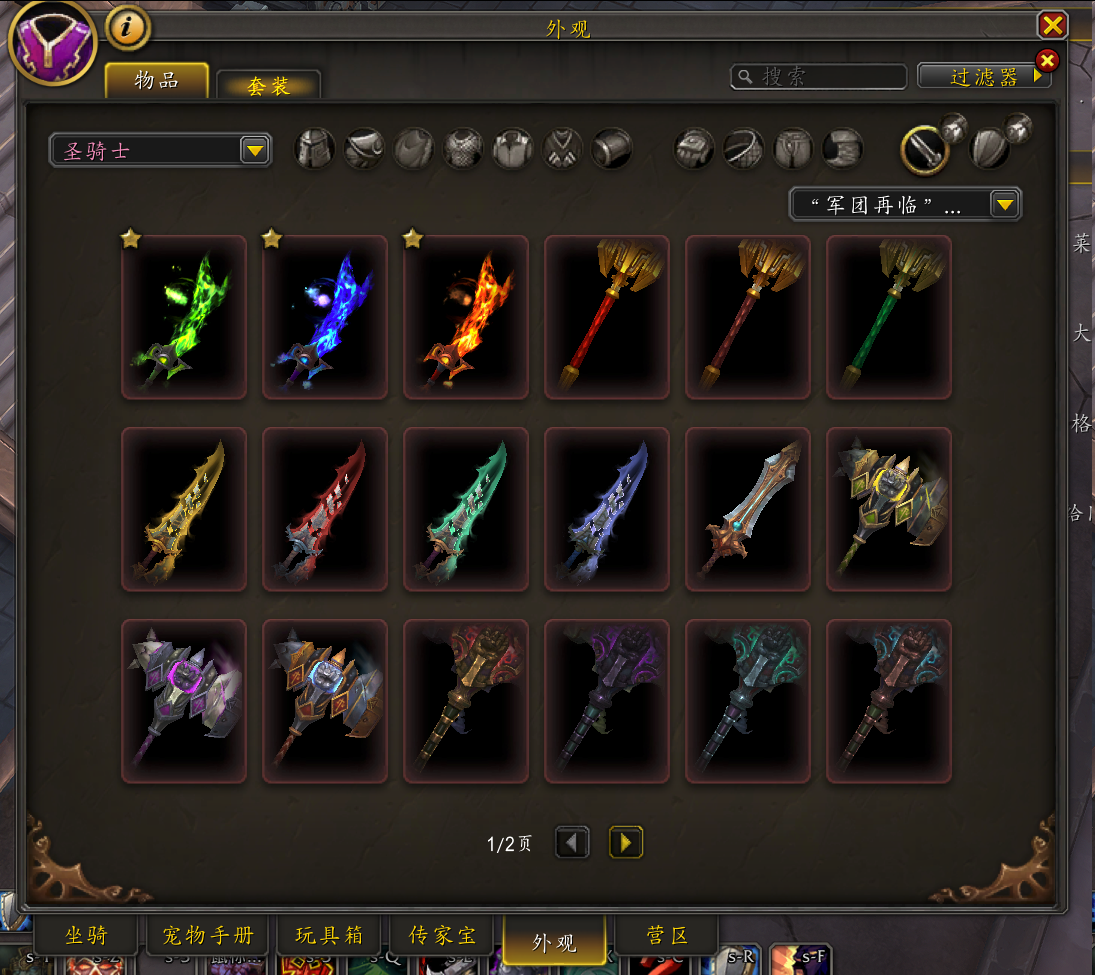This screenshot has width=1095, height=975.
Task: Open the 传家宝 heirlooms tab
Action: [443, 937]
